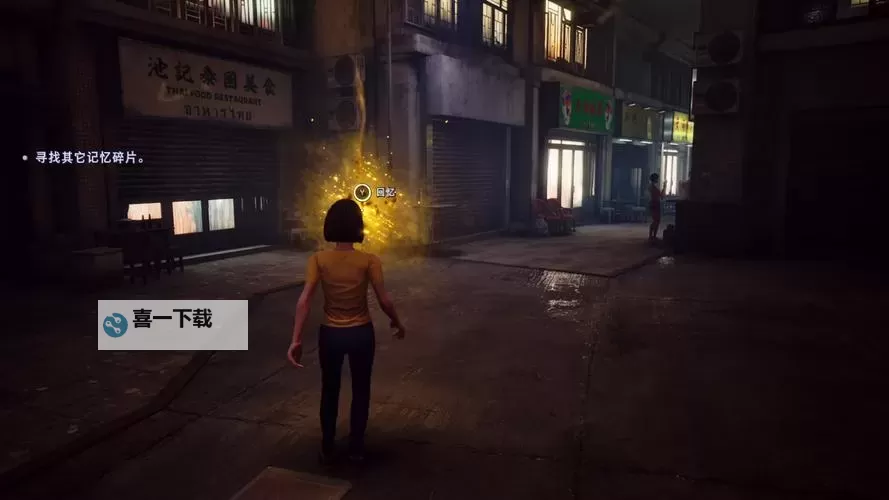Open the 喜一下载 overlay badge
889x500 pixels.
pos(172,324)
